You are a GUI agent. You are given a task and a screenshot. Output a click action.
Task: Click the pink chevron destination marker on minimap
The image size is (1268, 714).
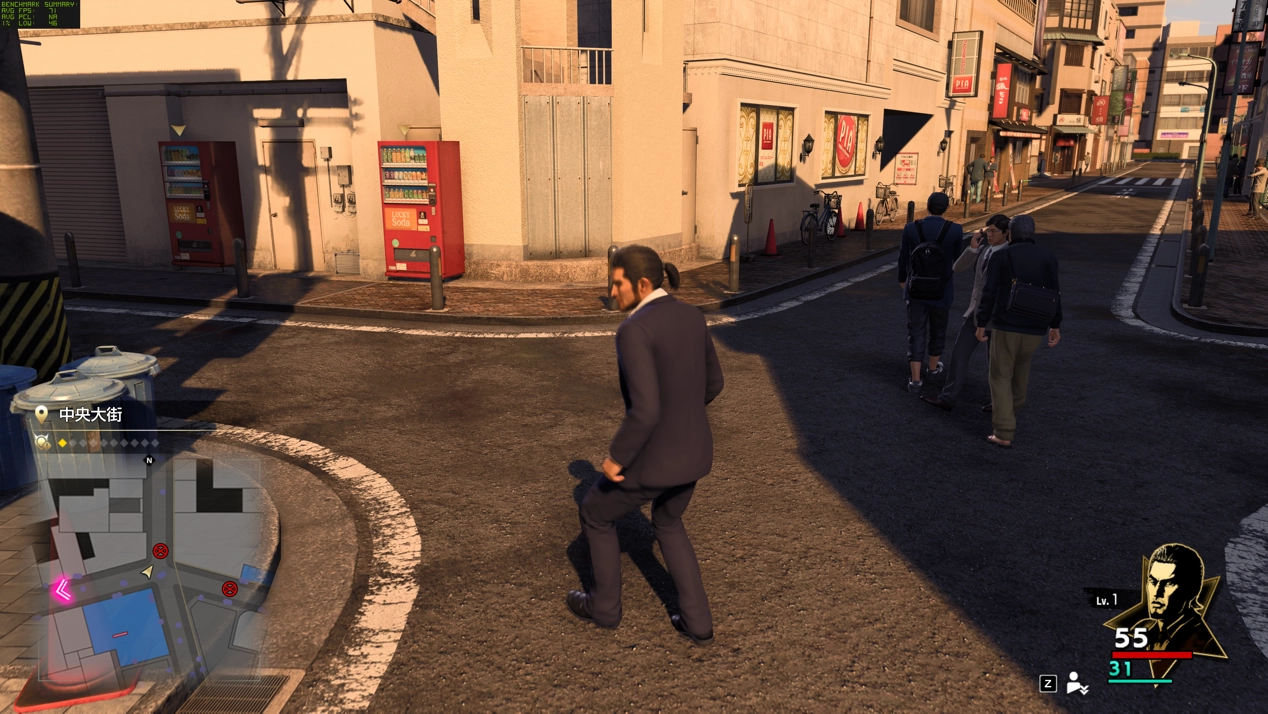(62, 590)
